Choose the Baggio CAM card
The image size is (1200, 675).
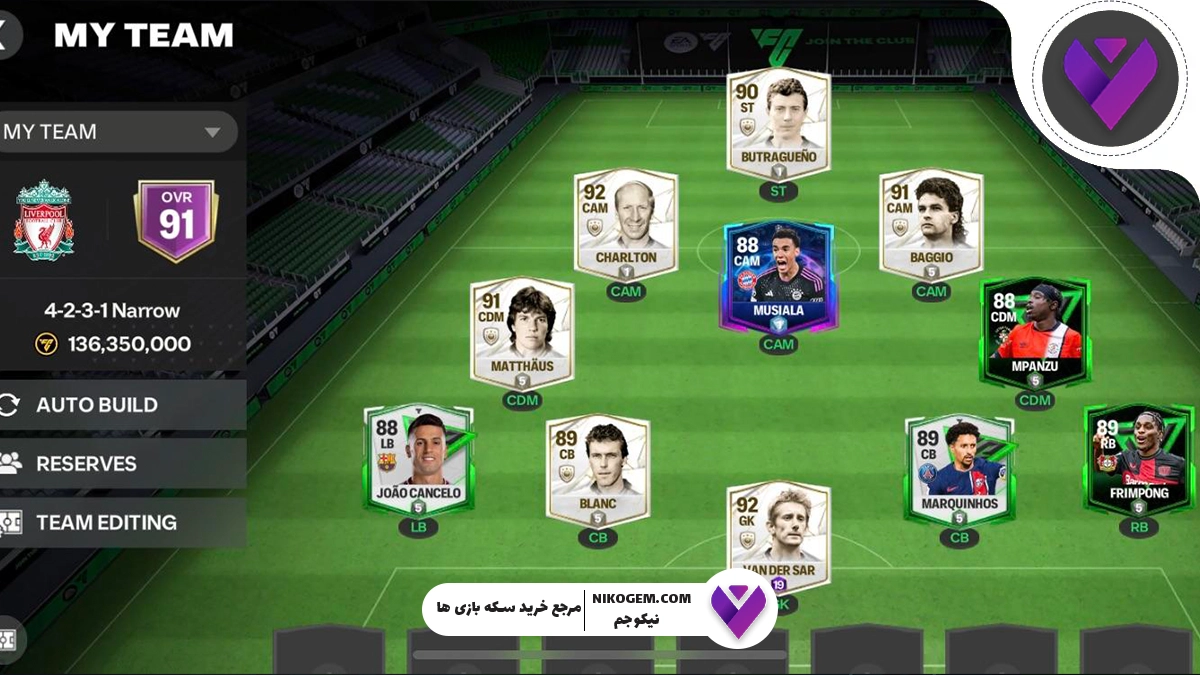point(930,224)
